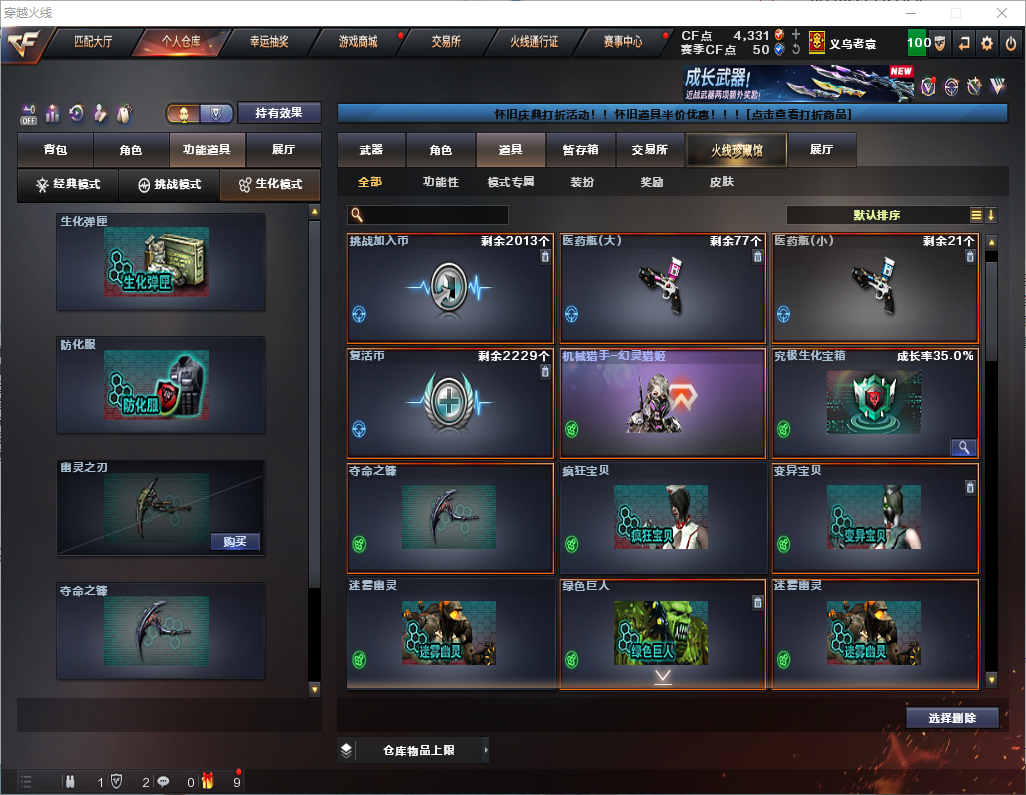The width and height of the screenshot is (1026, 795).
Task: Show the 皮肤 skins category
Action: tap(721, 182)
